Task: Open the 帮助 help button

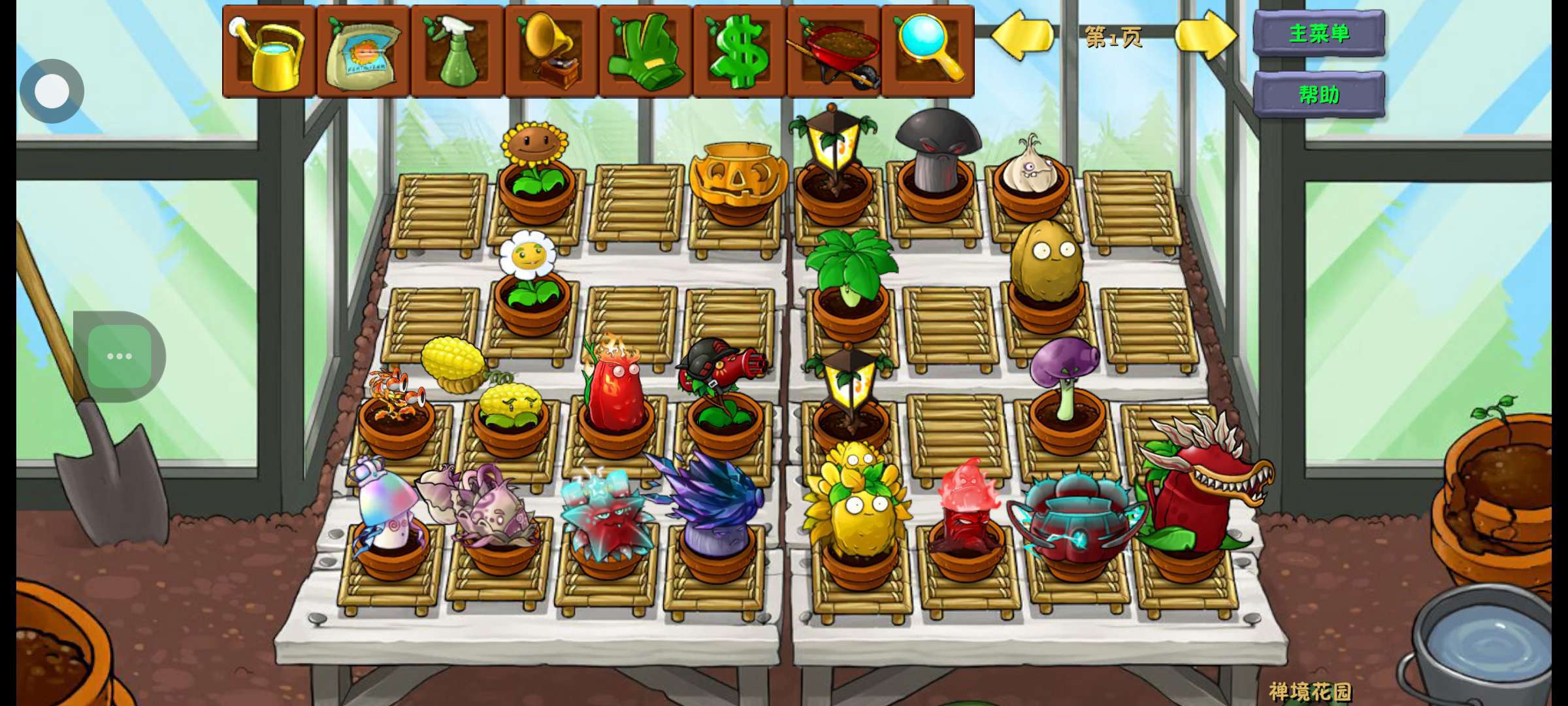Action: pyautogui.click(x=1318, y=95)
